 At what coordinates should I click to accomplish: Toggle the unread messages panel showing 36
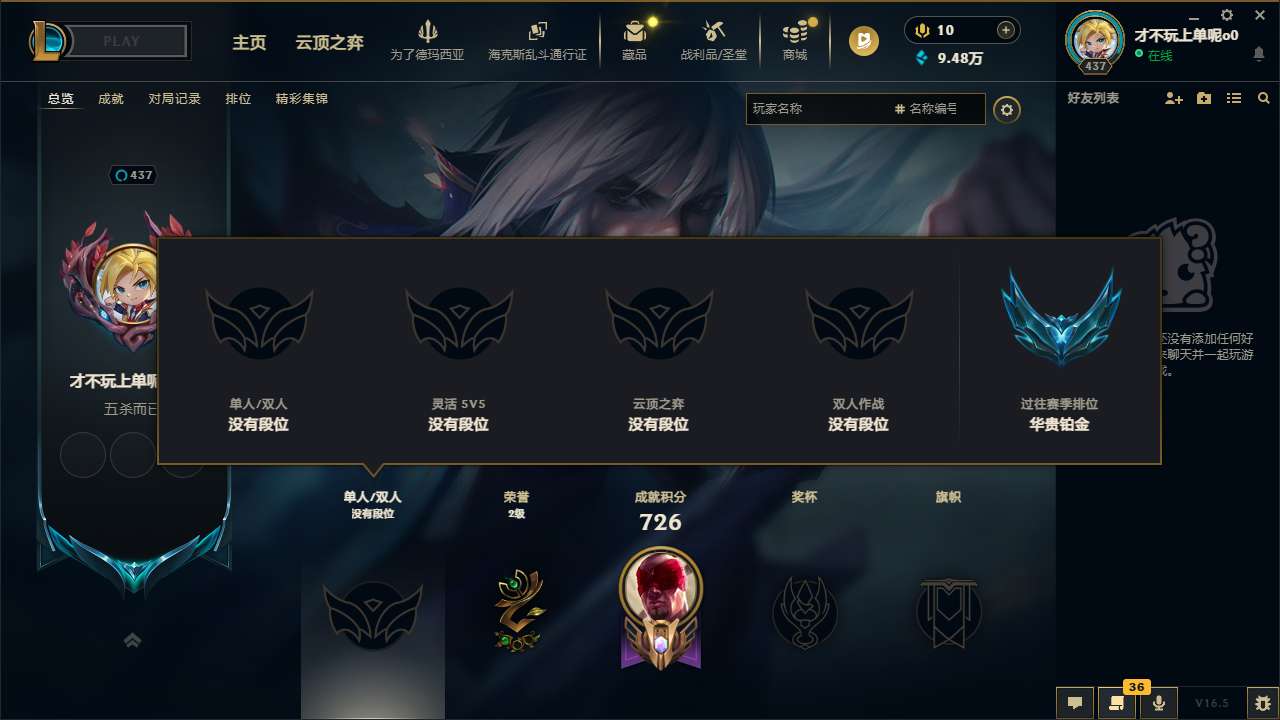1117,703
